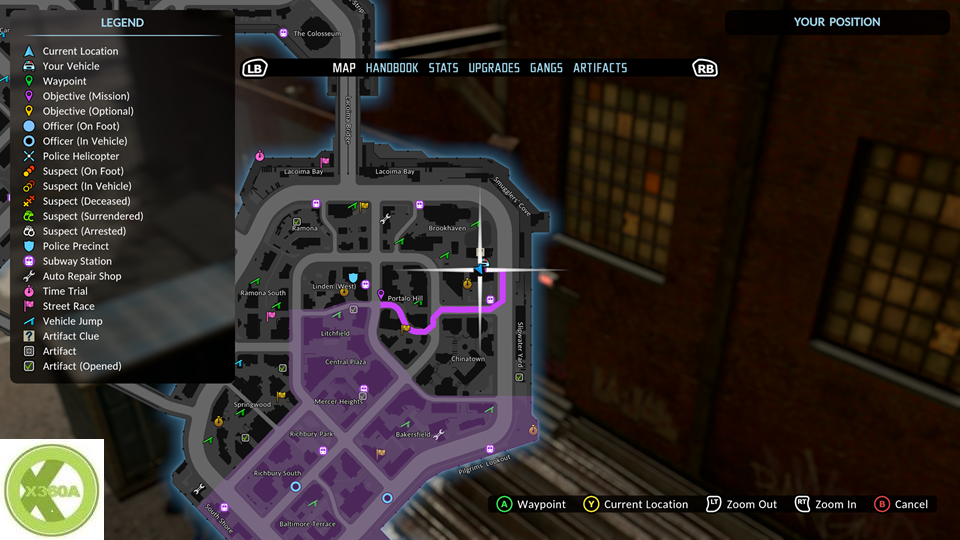
Task: Choose the Auto Repair Shop legend entry
Action: click(82, 276)
